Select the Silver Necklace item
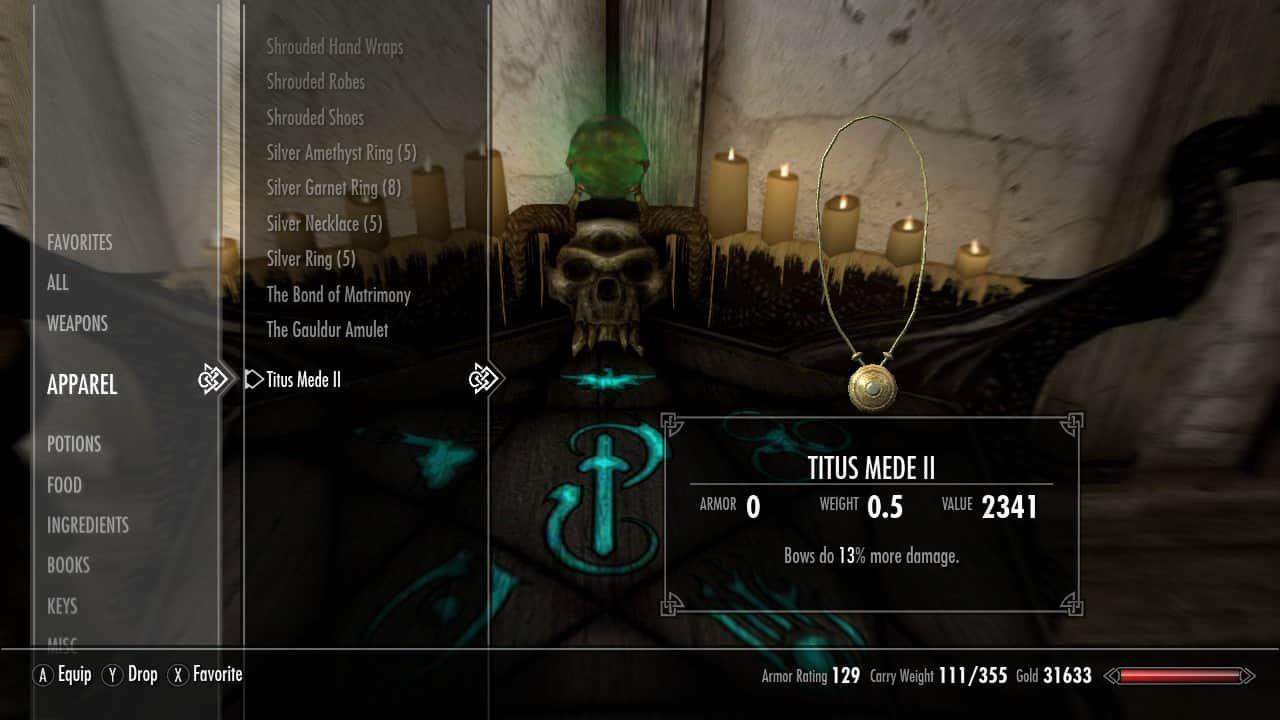This screenshot has width=1280, height=720. pos(325,224)
